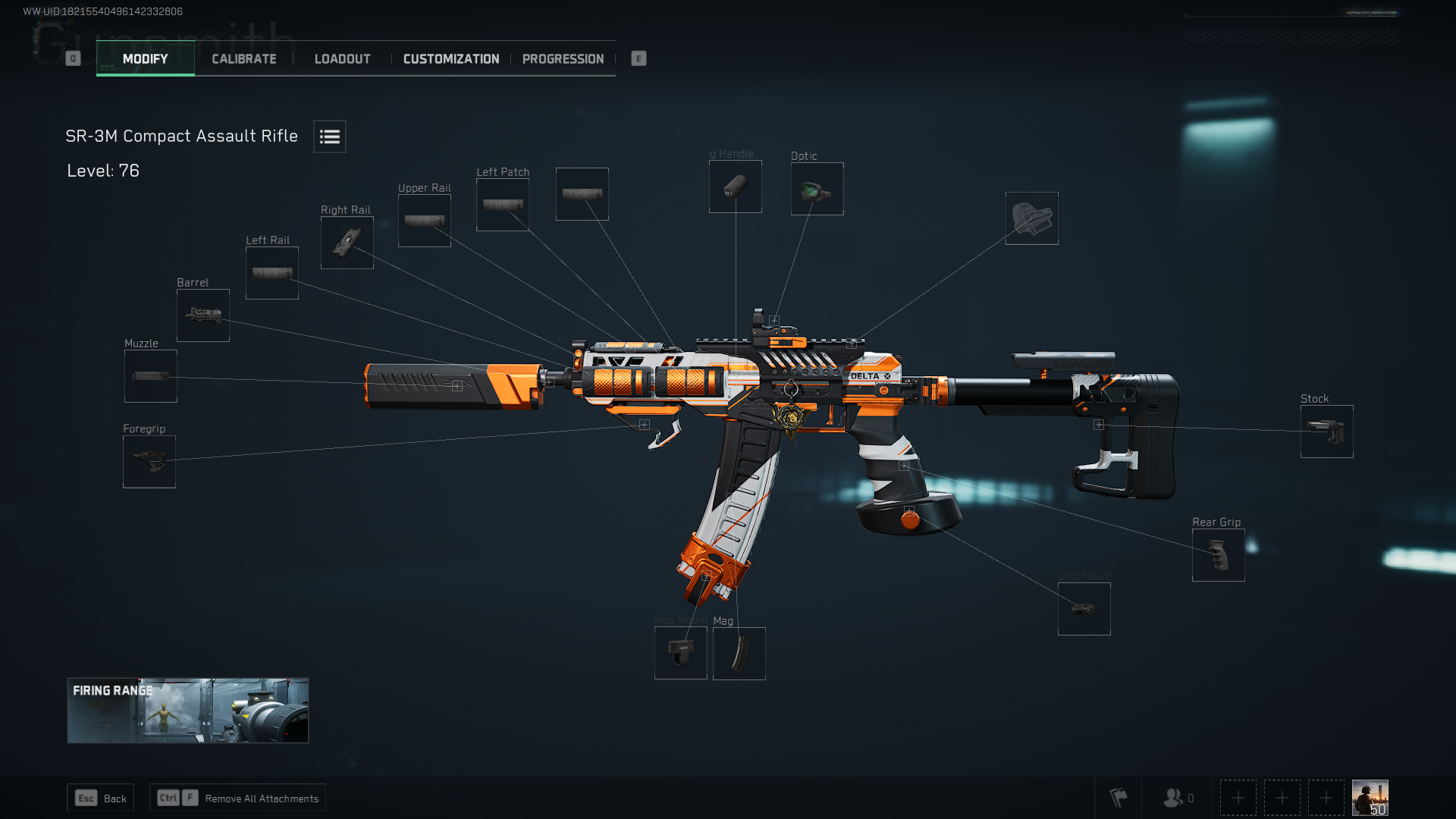Screen dimensions: 1456x819
Task: Open the Foregrip attachment slot
Action: 149,461
